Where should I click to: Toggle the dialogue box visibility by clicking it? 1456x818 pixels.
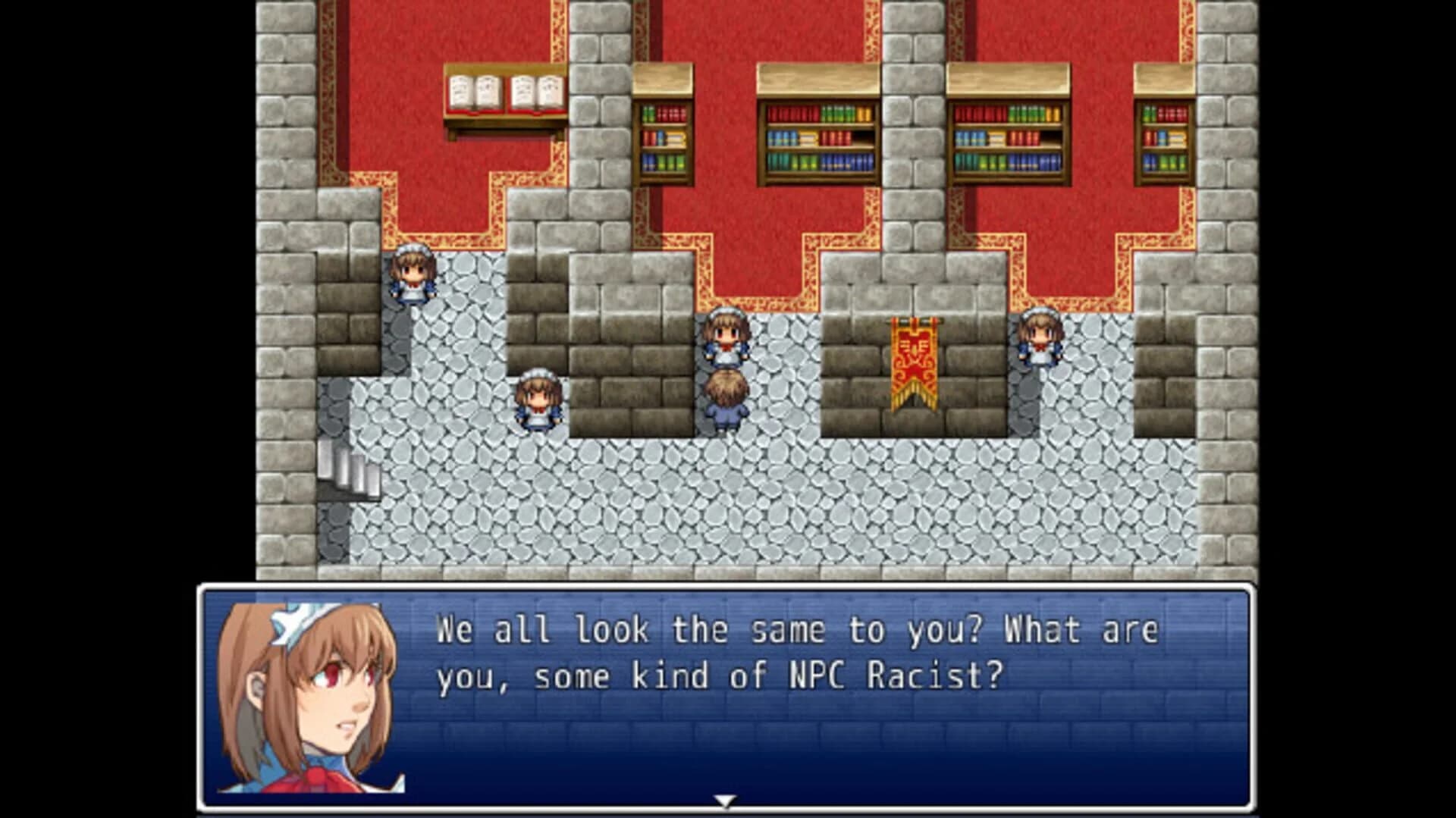point(728,697)
